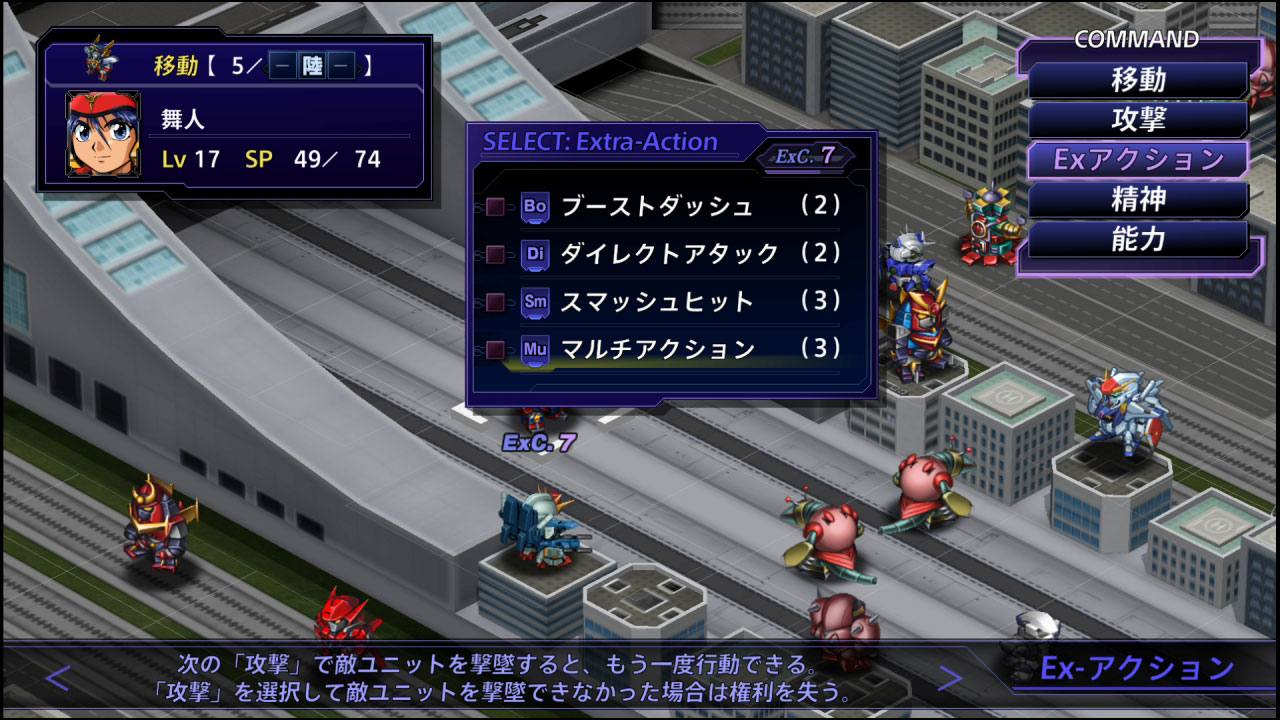1280x720 pixels.
Task: Click the left arrow in the help bar
Action: click(58, 679)
